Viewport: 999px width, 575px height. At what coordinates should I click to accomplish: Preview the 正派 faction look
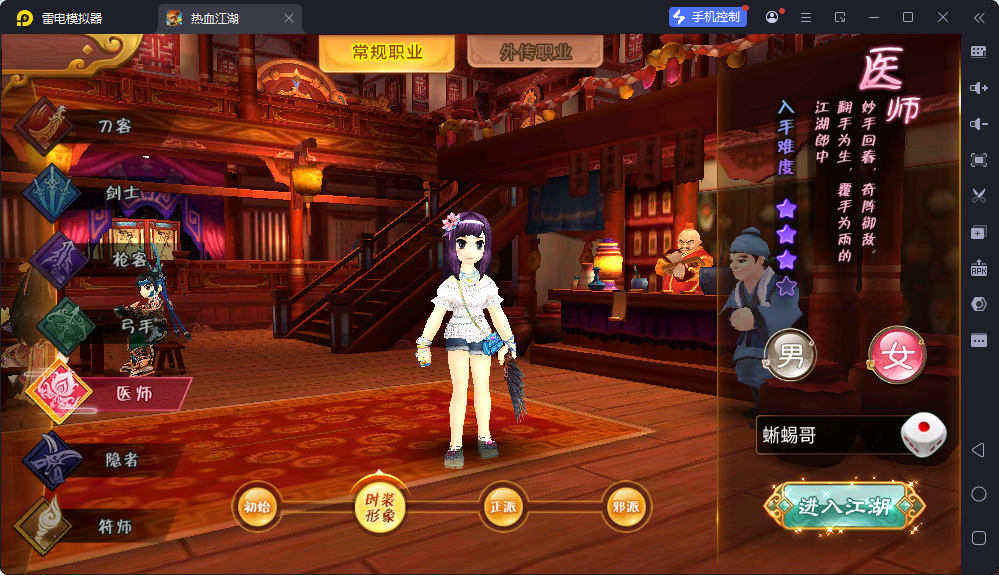[503, 506]
